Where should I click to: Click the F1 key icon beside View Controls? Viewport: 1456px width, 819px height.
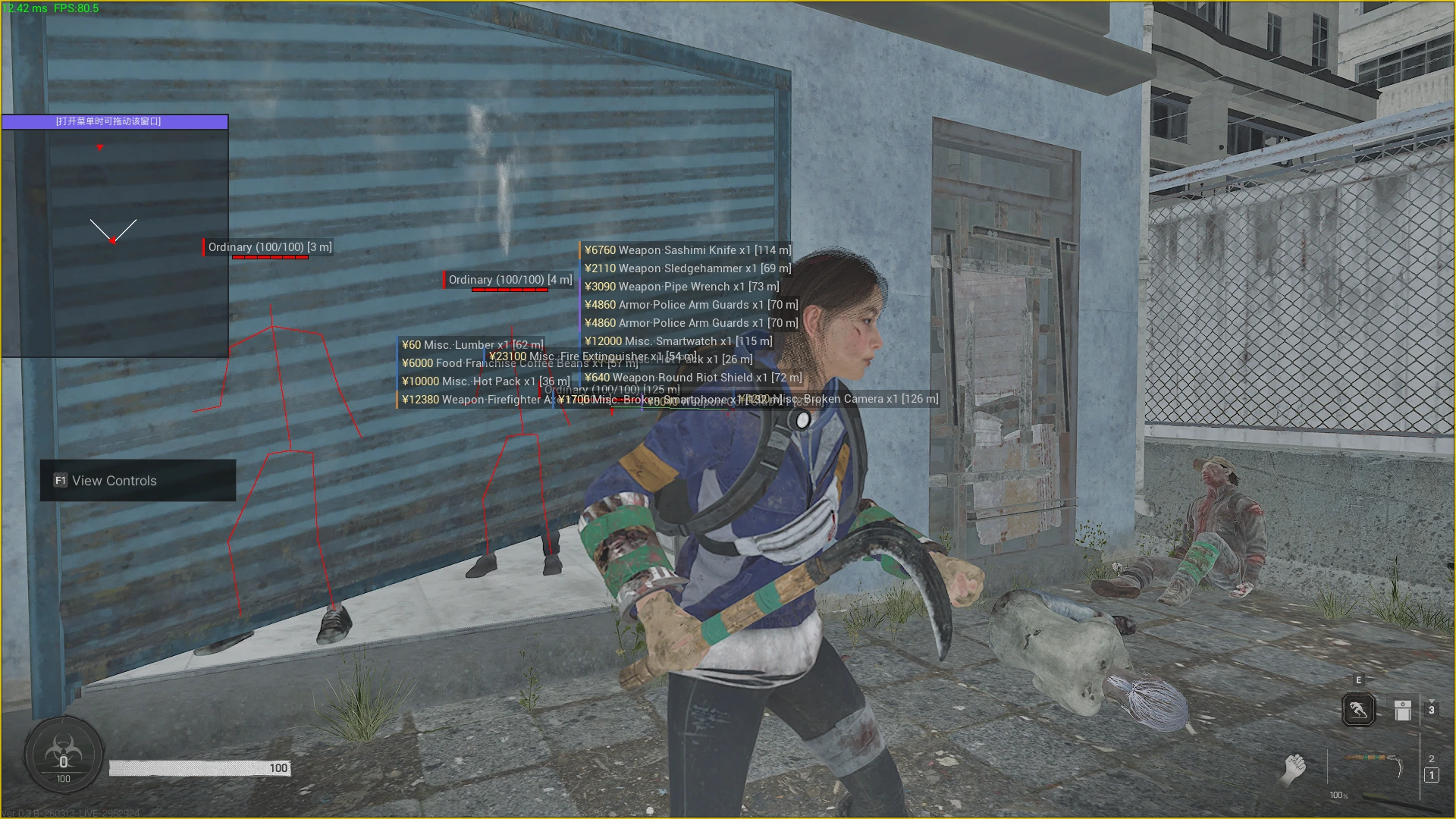60,480
